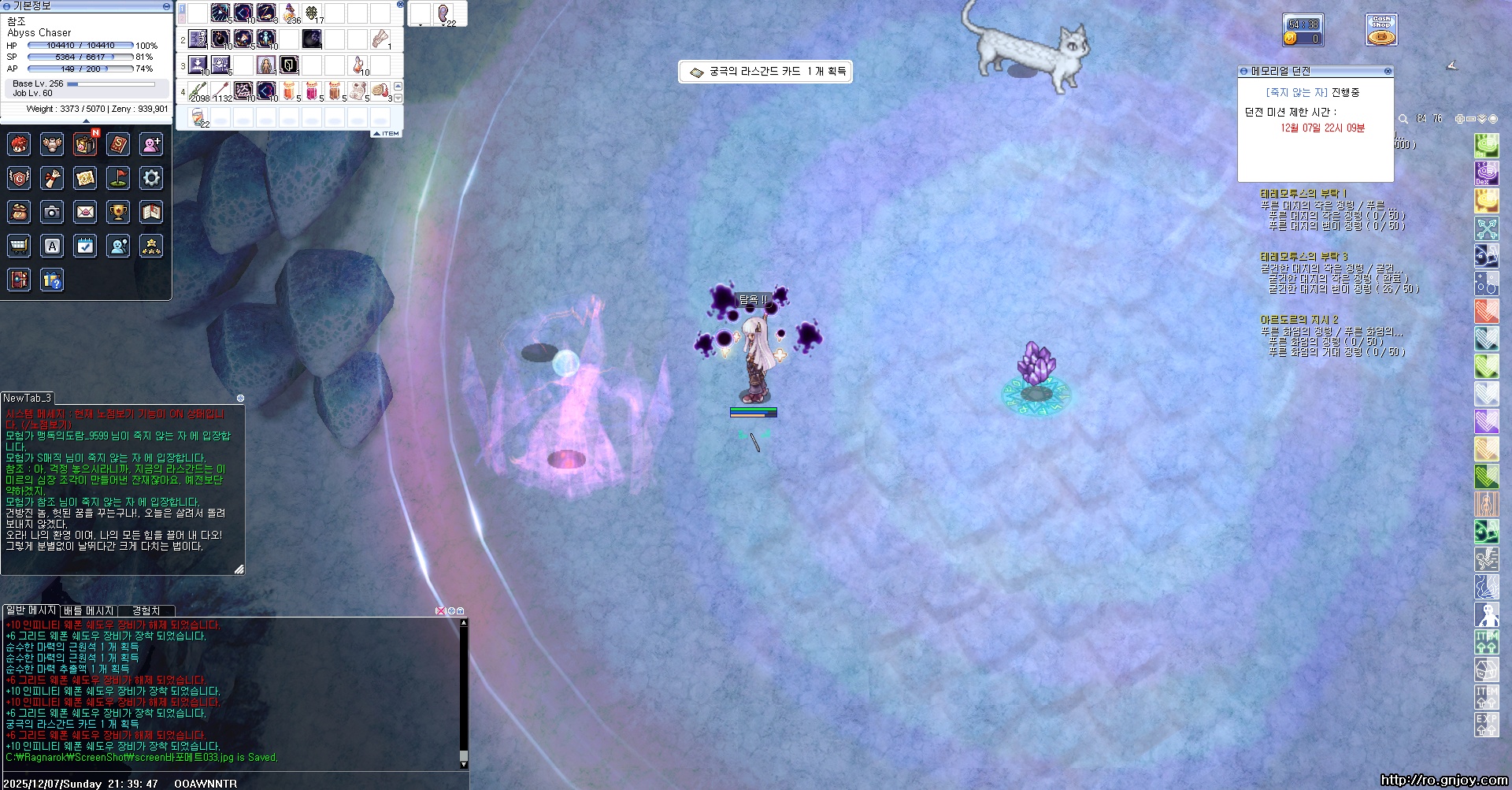Open the red skill book icon
The width and height of the screenshot is (1512, 790).
pyautogui.click(x=118, y=144)
